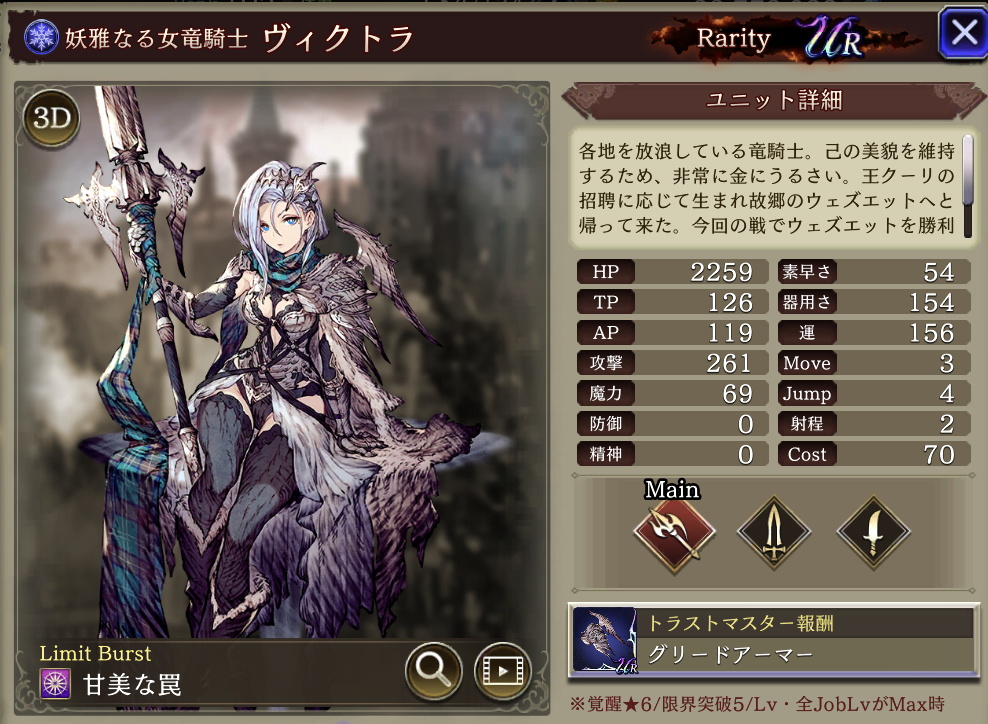Open the Trust Master reward Greed Armor
Viewport: 988px width, 724px height.
[774, 640]
